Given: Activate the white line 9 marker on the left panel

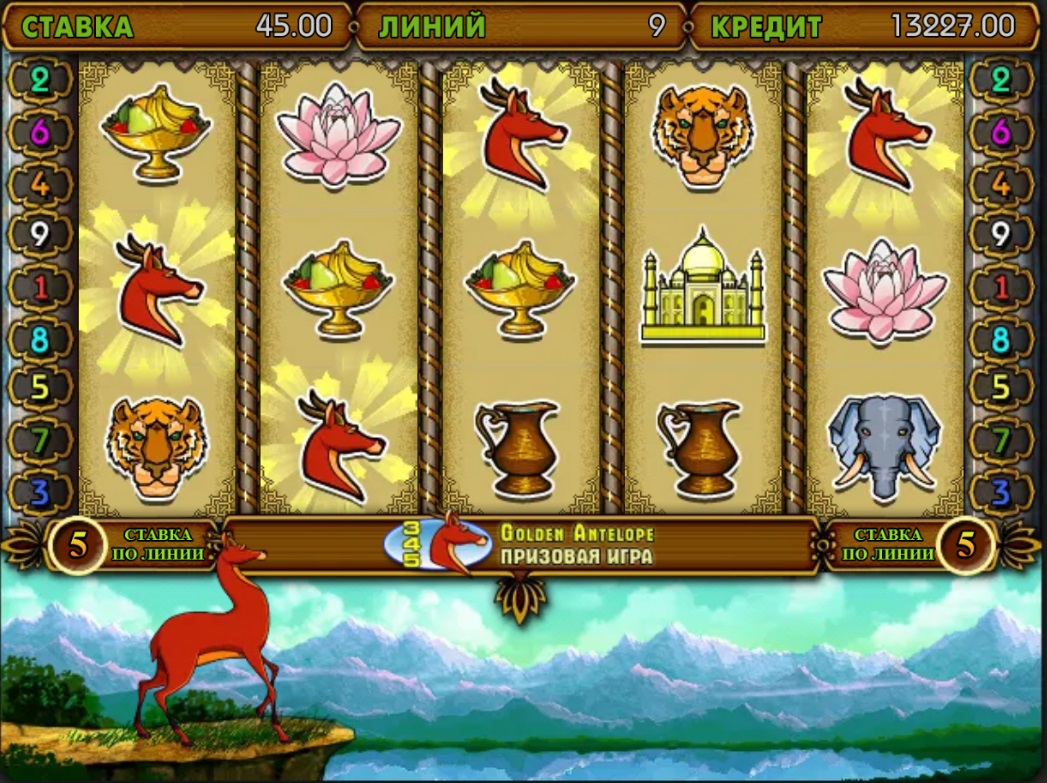Looking at the screenshot, I should click(x=40, y=236).
